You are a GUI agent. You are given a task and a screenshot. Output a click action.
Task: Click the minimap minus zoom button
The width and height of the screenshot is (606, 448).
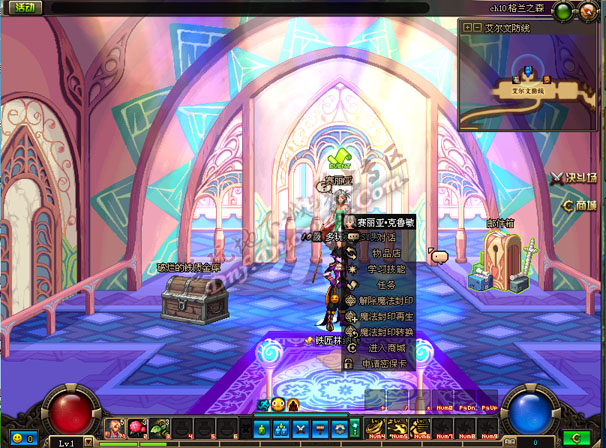point(476,28)
